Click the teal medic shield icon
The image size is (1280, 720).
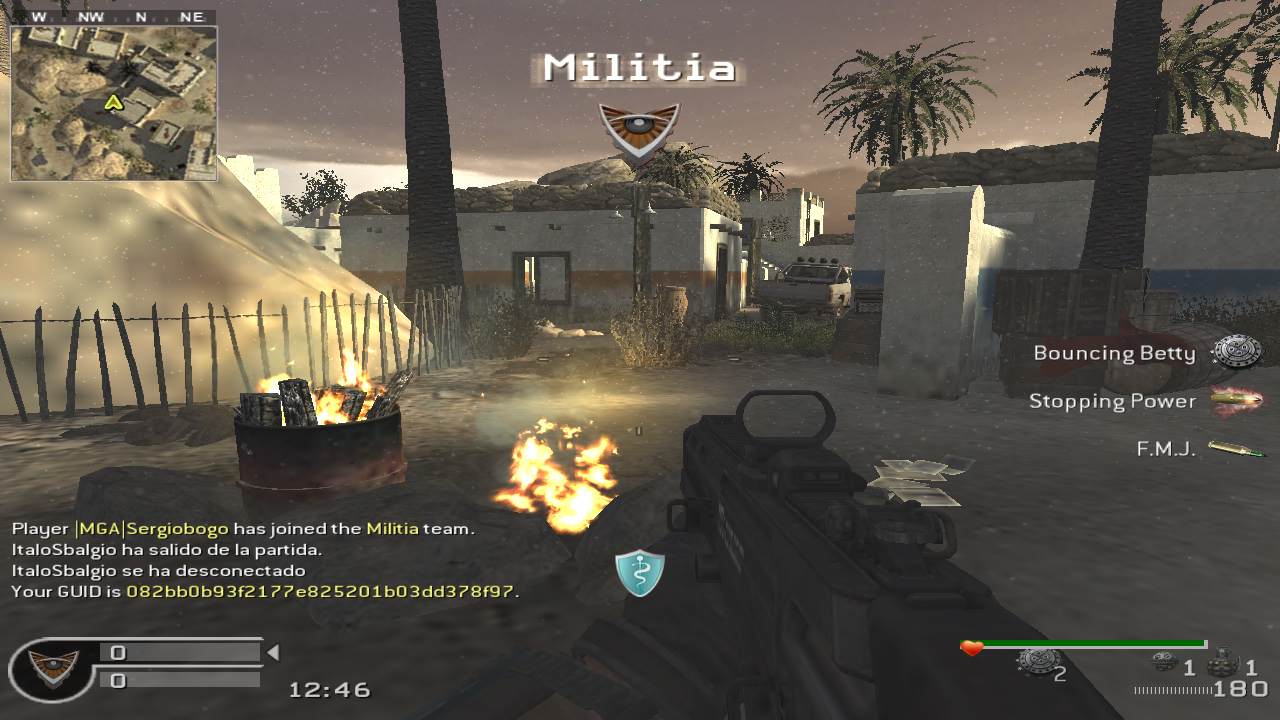[640, 573]
